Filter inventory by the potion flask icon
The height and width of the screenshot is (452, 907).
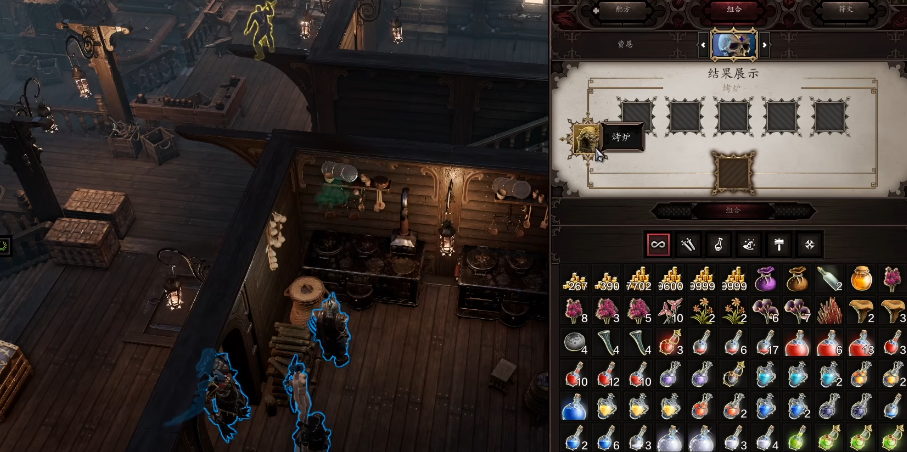[718, 243]
